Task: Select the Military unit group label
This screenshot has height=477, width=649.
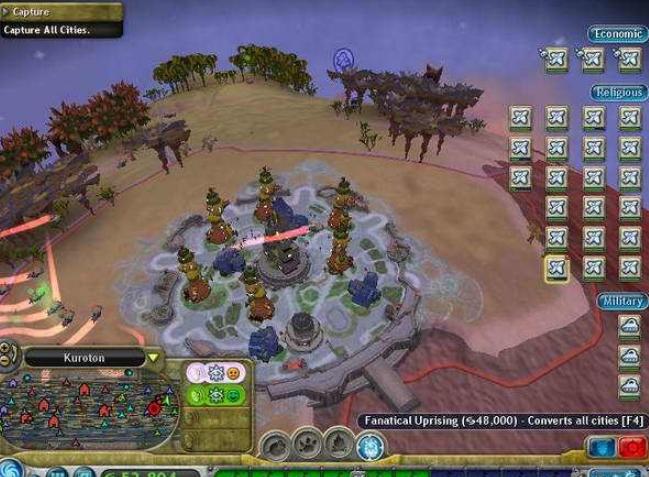Action: coord(620,300)
